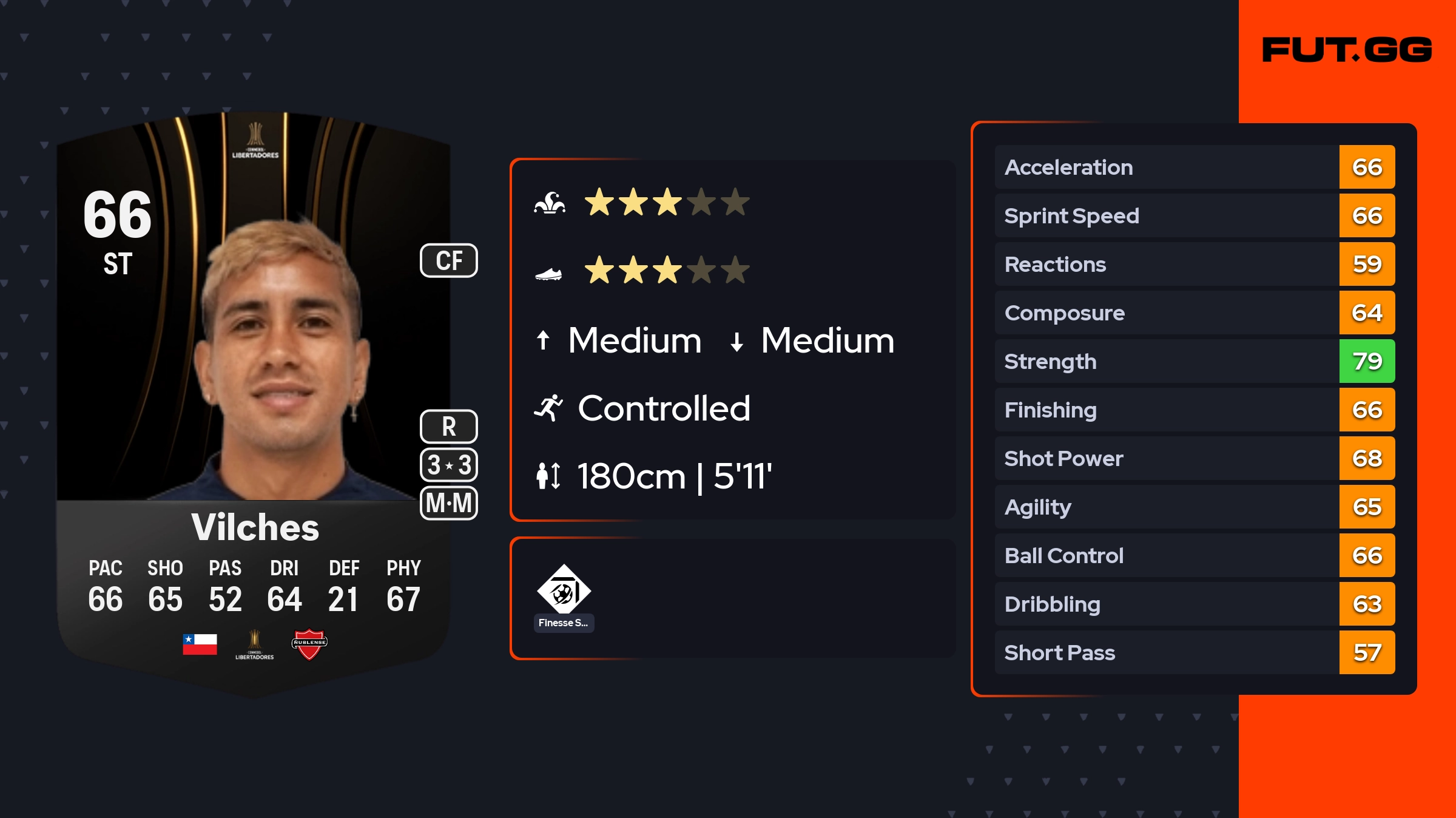Open the FUT.GG logo link
The image size is (1456, 818).
coord(1347,50)
